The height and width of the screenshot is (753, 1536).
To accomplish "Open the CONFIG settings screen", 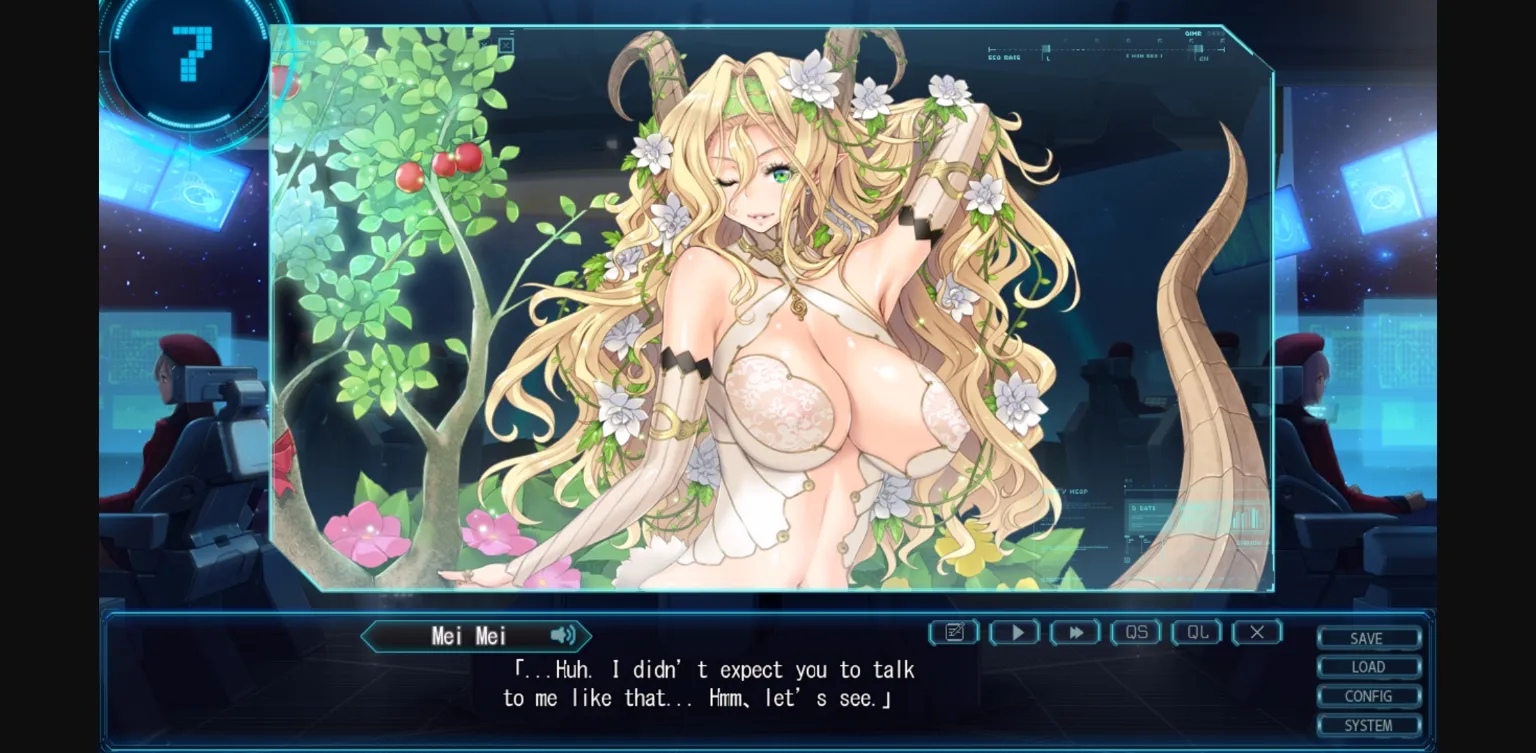I will coord(1368,695).
